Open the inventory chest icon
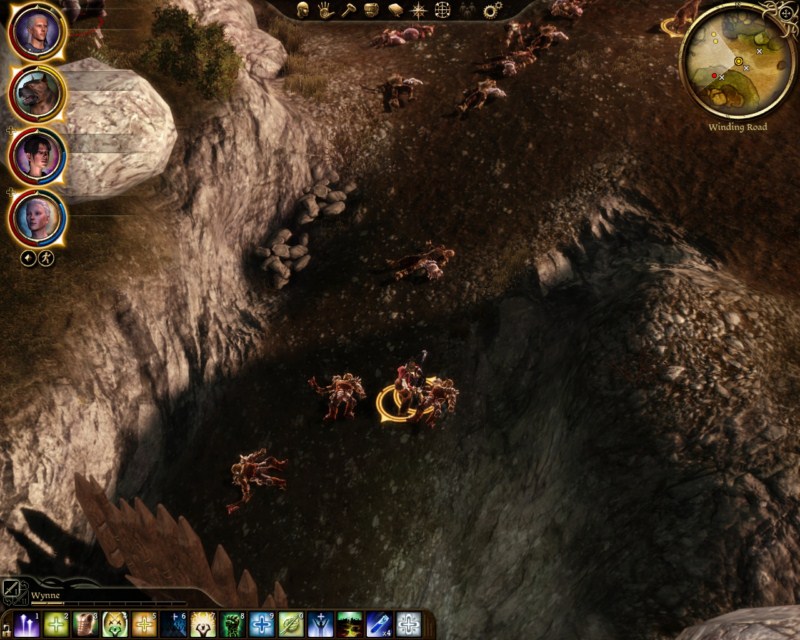 click(x=371, y=10)
